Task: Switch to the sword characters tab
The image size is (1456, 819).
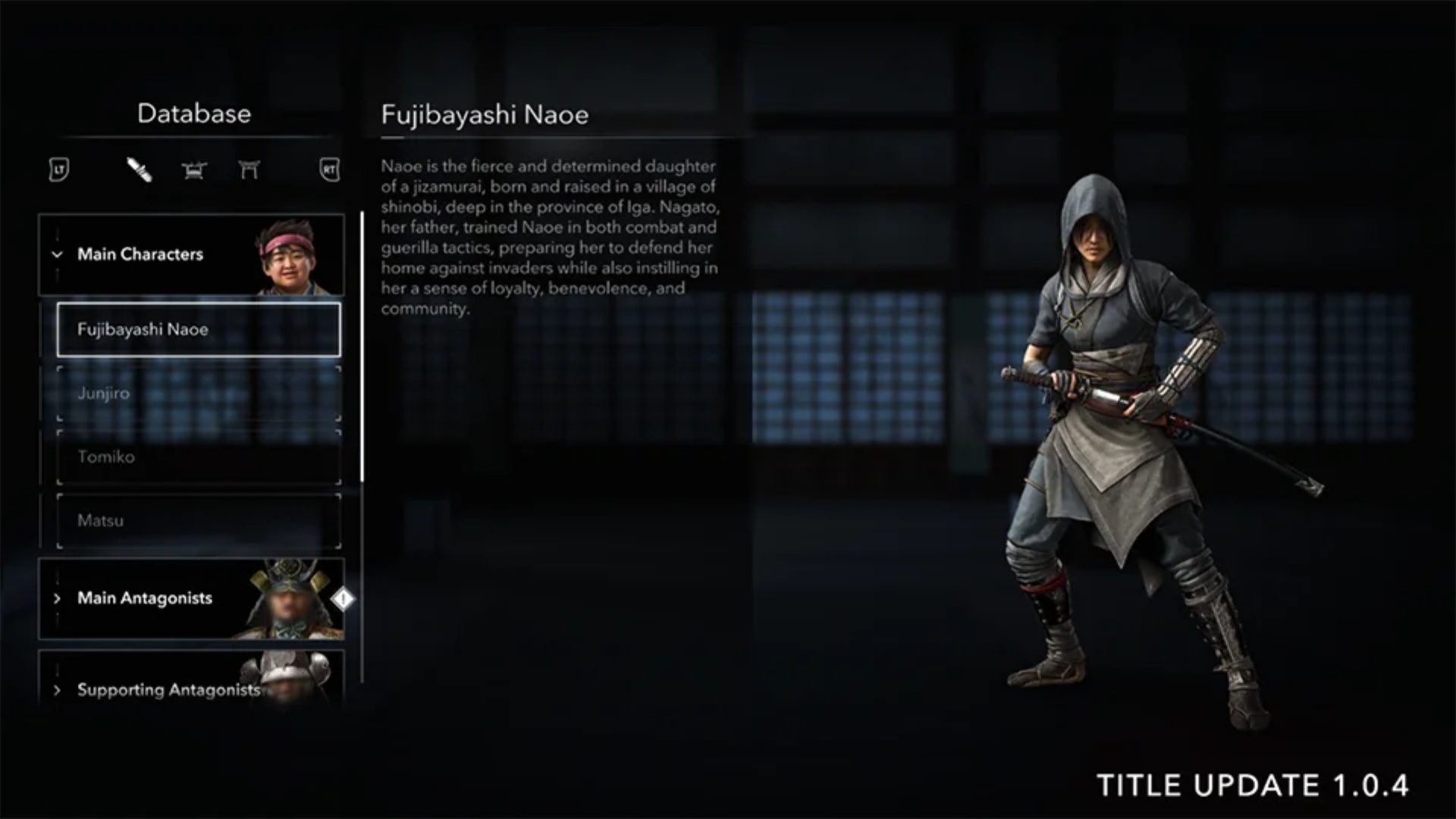Action: (x=140, y=170)
